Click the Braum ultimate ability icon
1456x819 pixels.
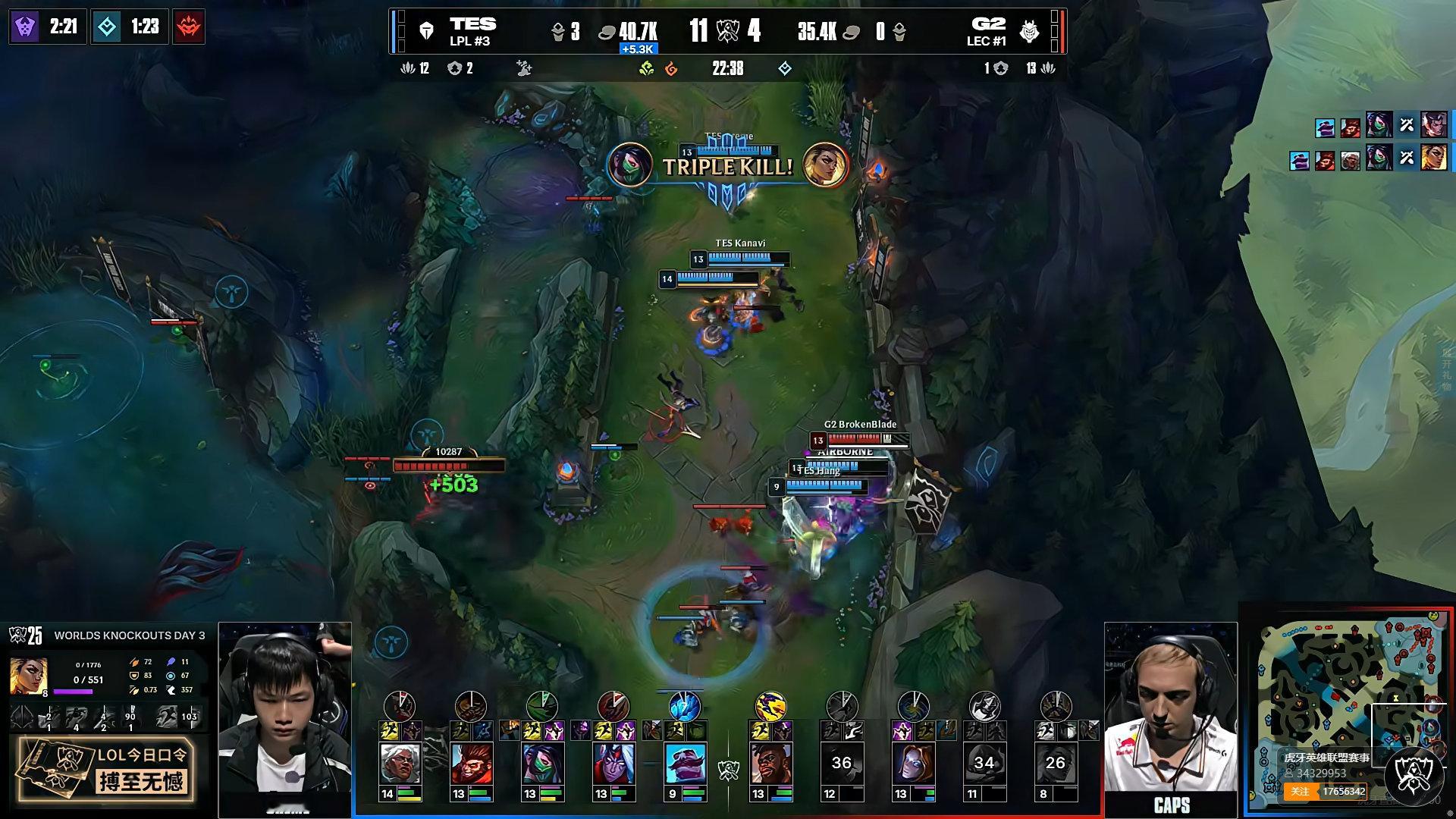pos(685,706)
